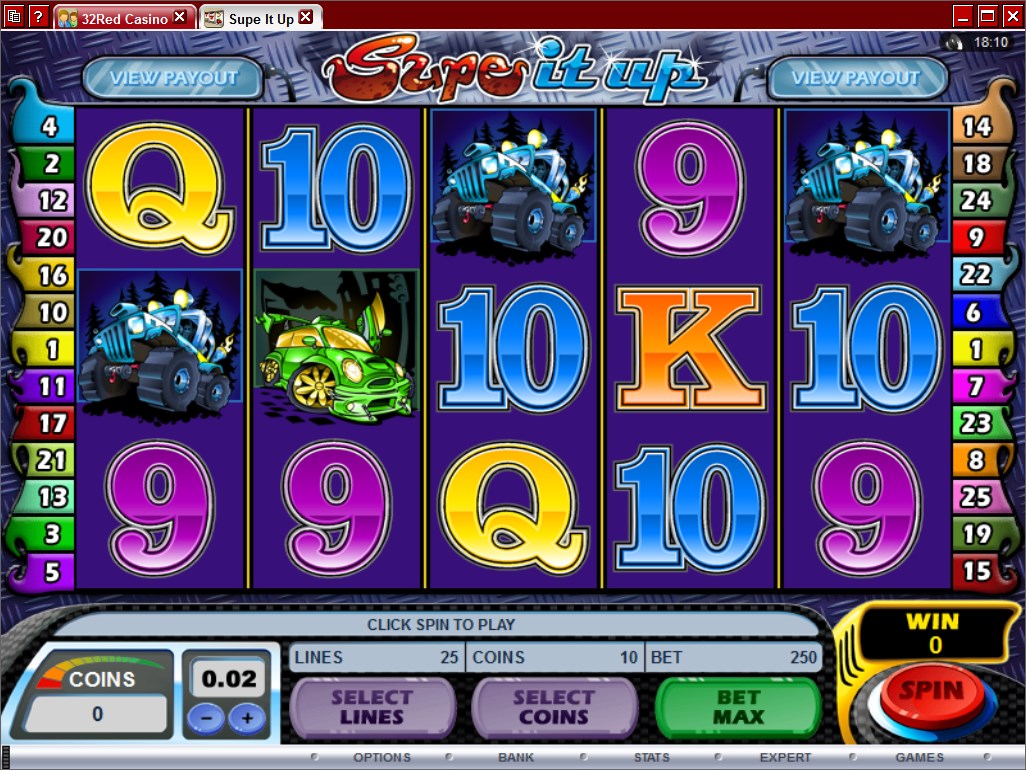Open the GAMES menu
The height and width of the screenshot is (770, 1026).
919,757
